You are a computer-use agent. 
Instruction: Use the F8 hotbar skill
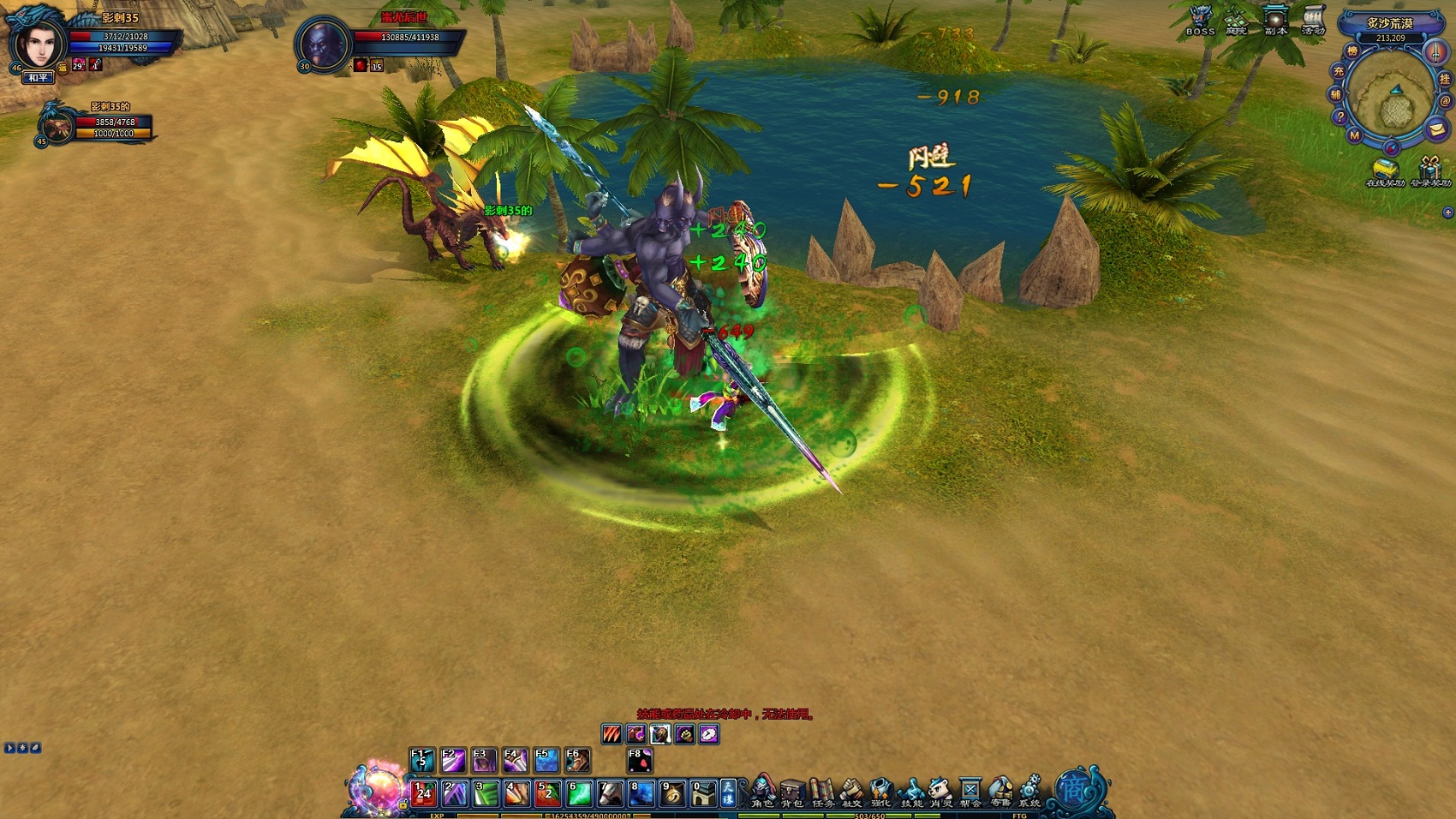[640, 760]
